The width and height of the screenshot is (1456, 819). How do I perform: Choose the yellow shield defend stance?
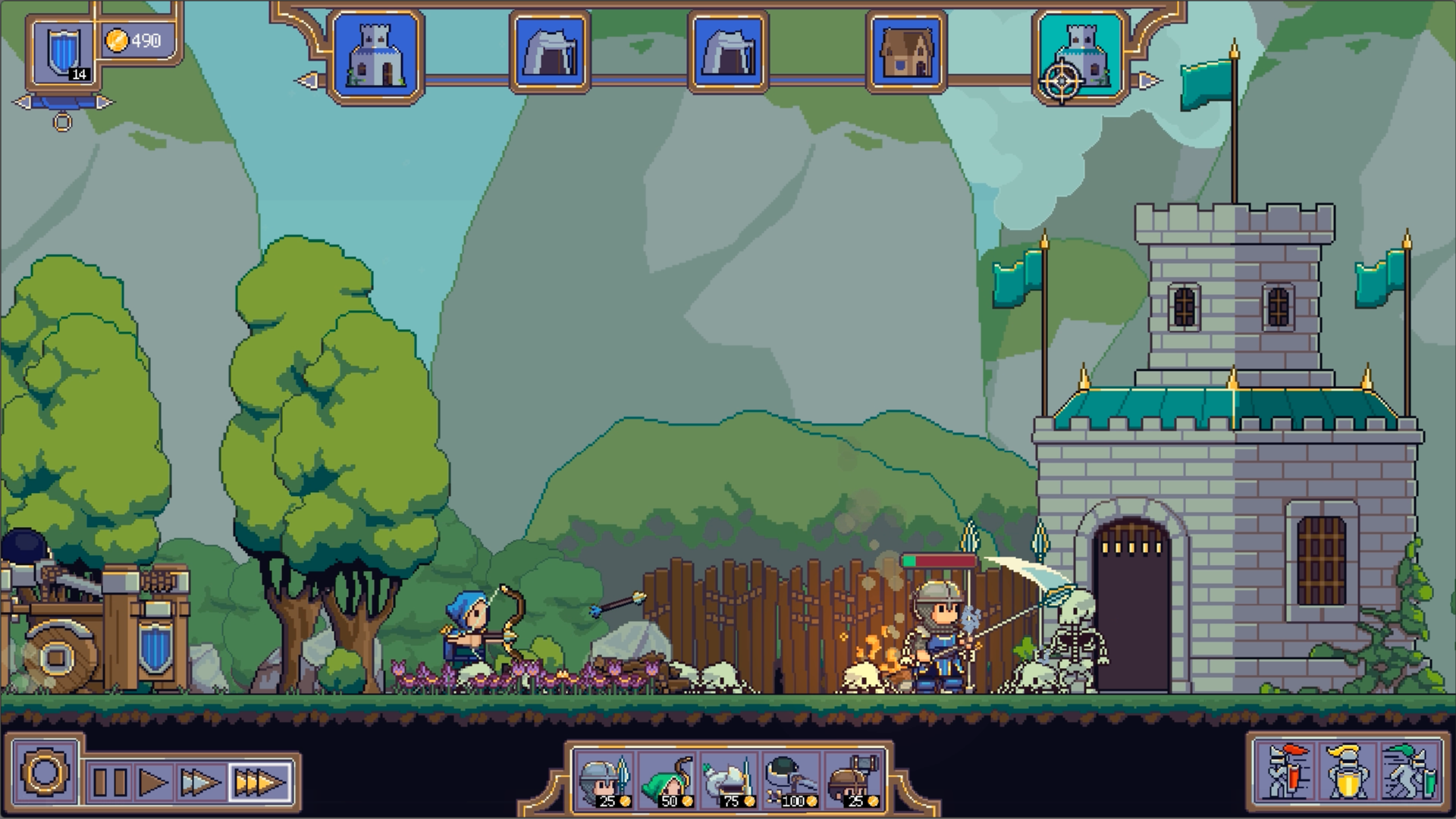point(1347,772)
